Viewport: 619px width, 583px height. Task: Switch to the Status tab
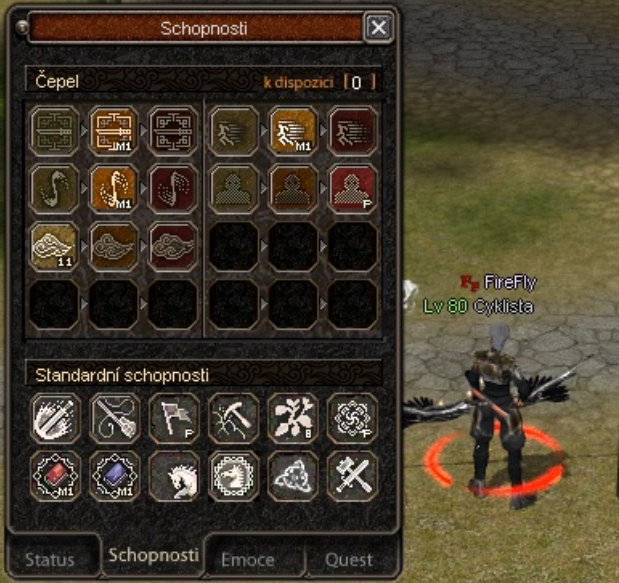(x=50, y=559)
